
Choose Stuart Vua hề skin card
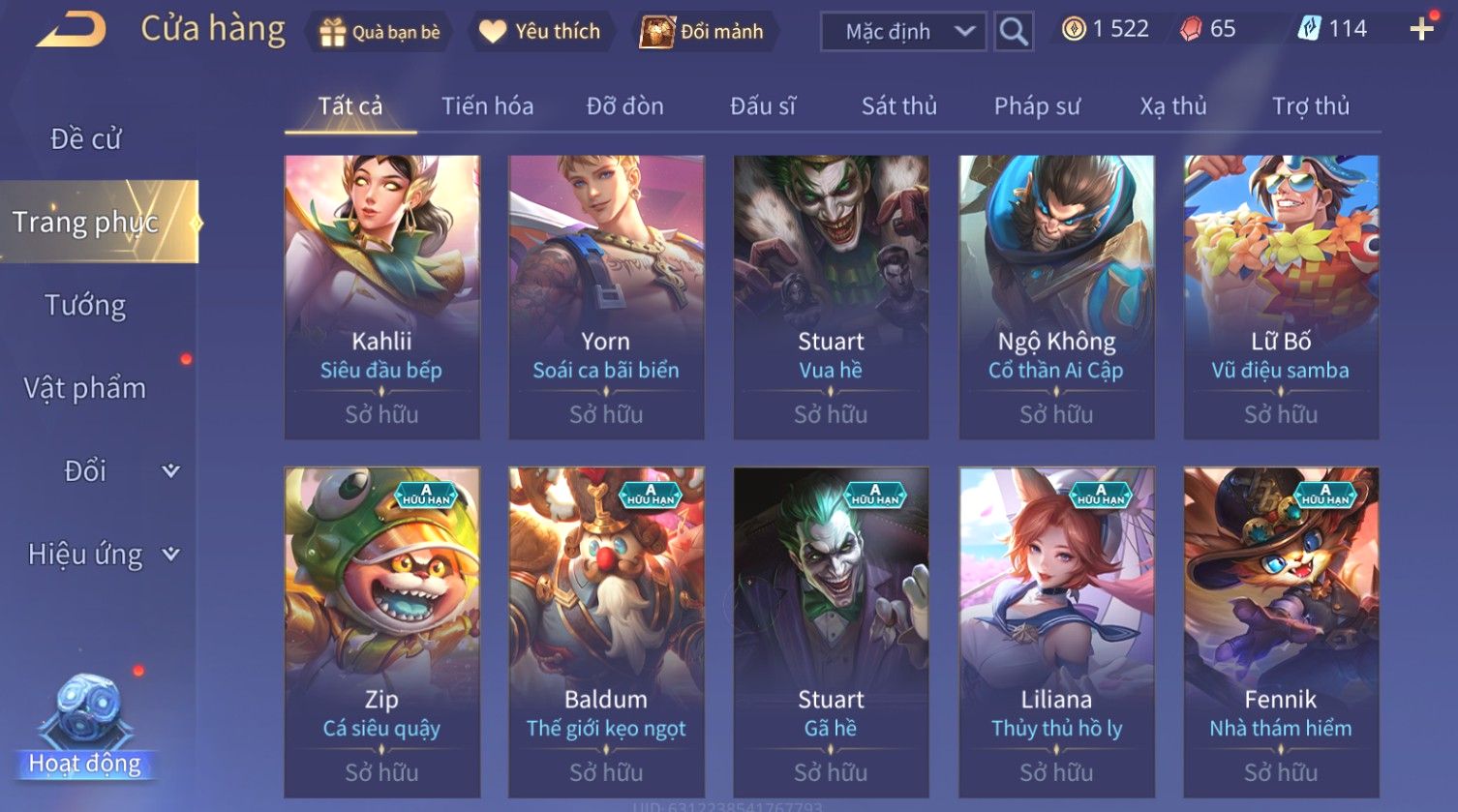(x=831, y=297)
